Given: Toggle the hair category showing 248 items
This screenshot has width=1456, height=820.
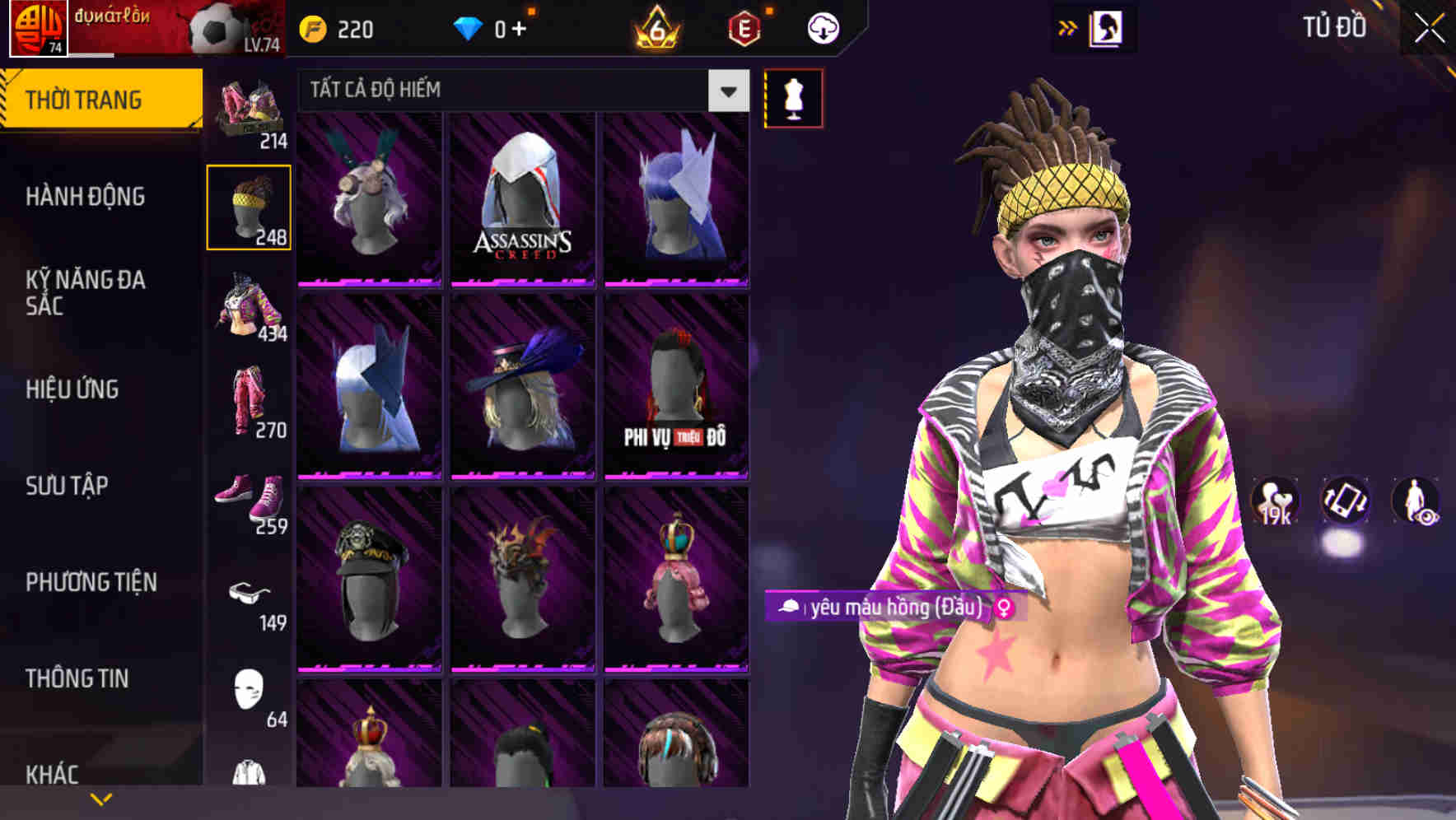Looking at the screenshot, I should pos(250,206).
